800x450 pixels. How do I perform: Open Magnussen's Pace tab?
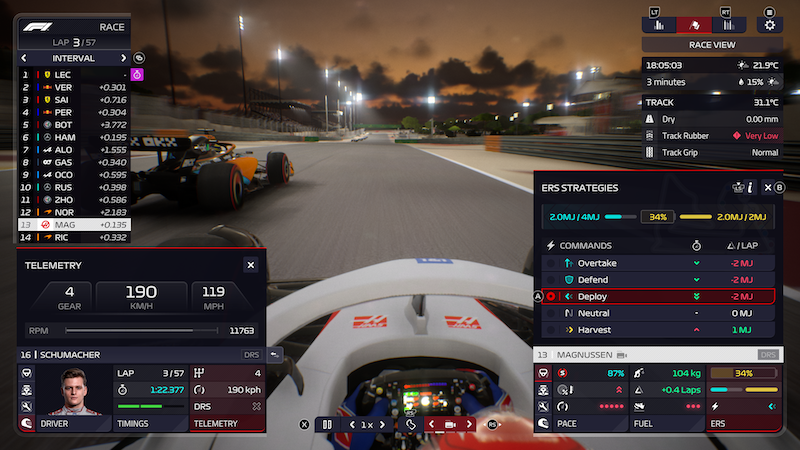tap(573, 424)
